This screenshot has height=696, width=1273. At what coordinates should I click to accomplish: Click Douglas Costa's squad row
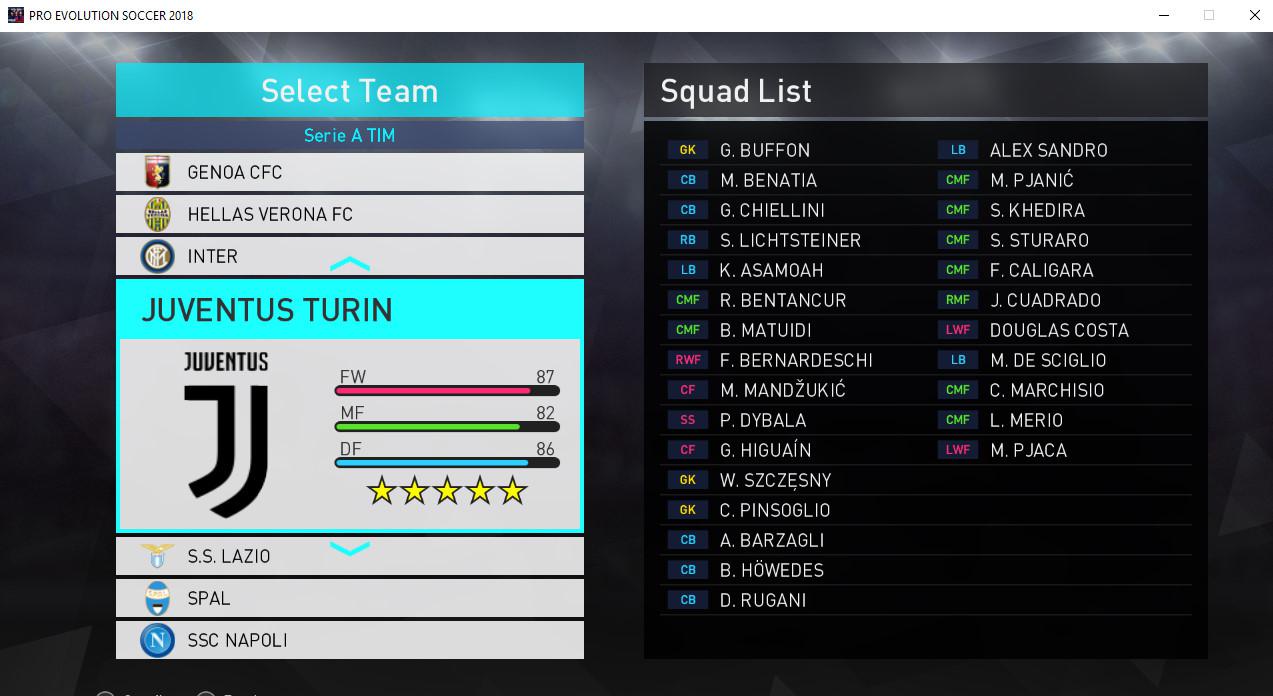point(1058,330)
